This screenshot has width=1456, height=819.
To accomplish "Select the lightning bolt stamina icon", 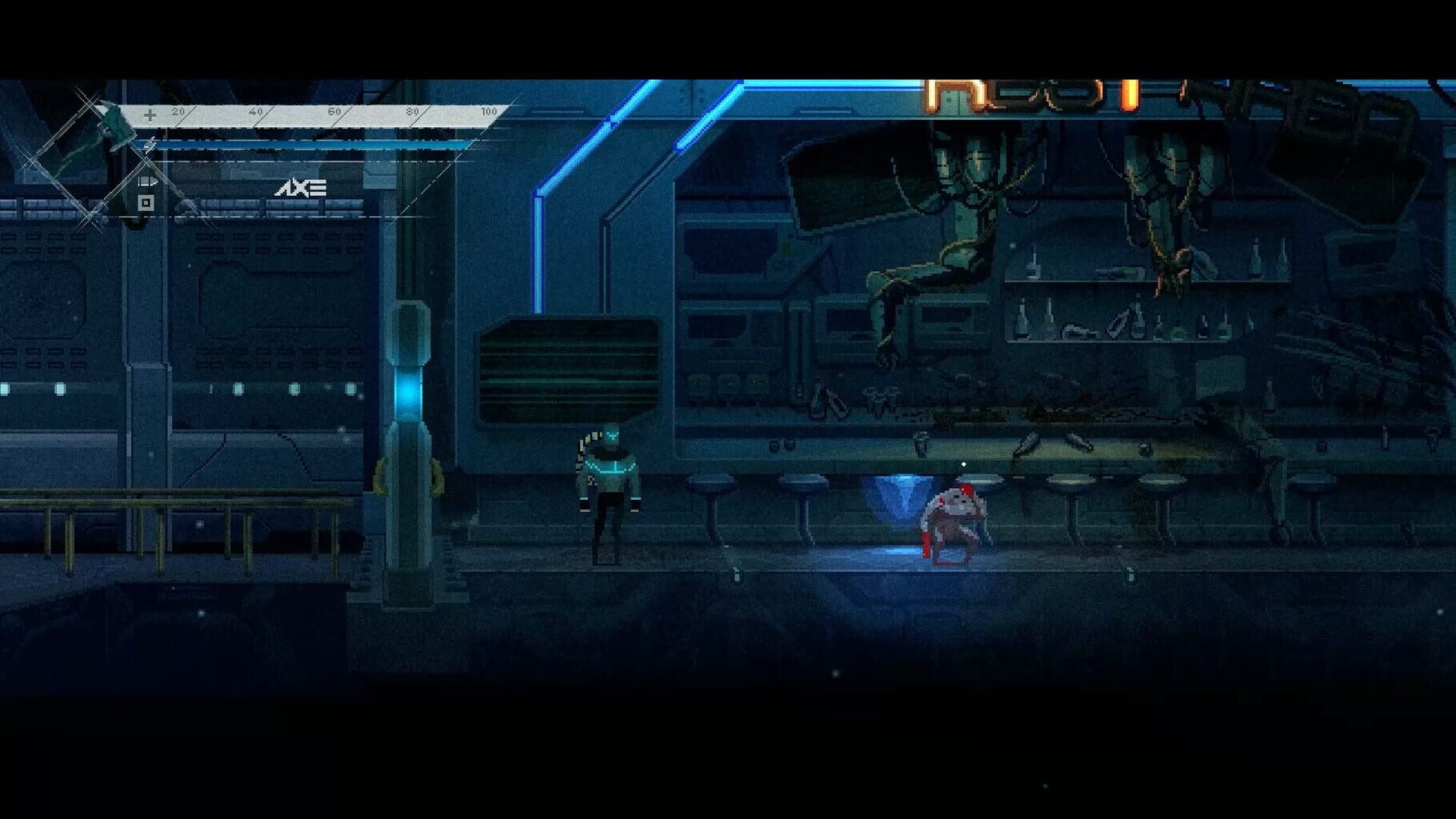I will tap(149, 143).
